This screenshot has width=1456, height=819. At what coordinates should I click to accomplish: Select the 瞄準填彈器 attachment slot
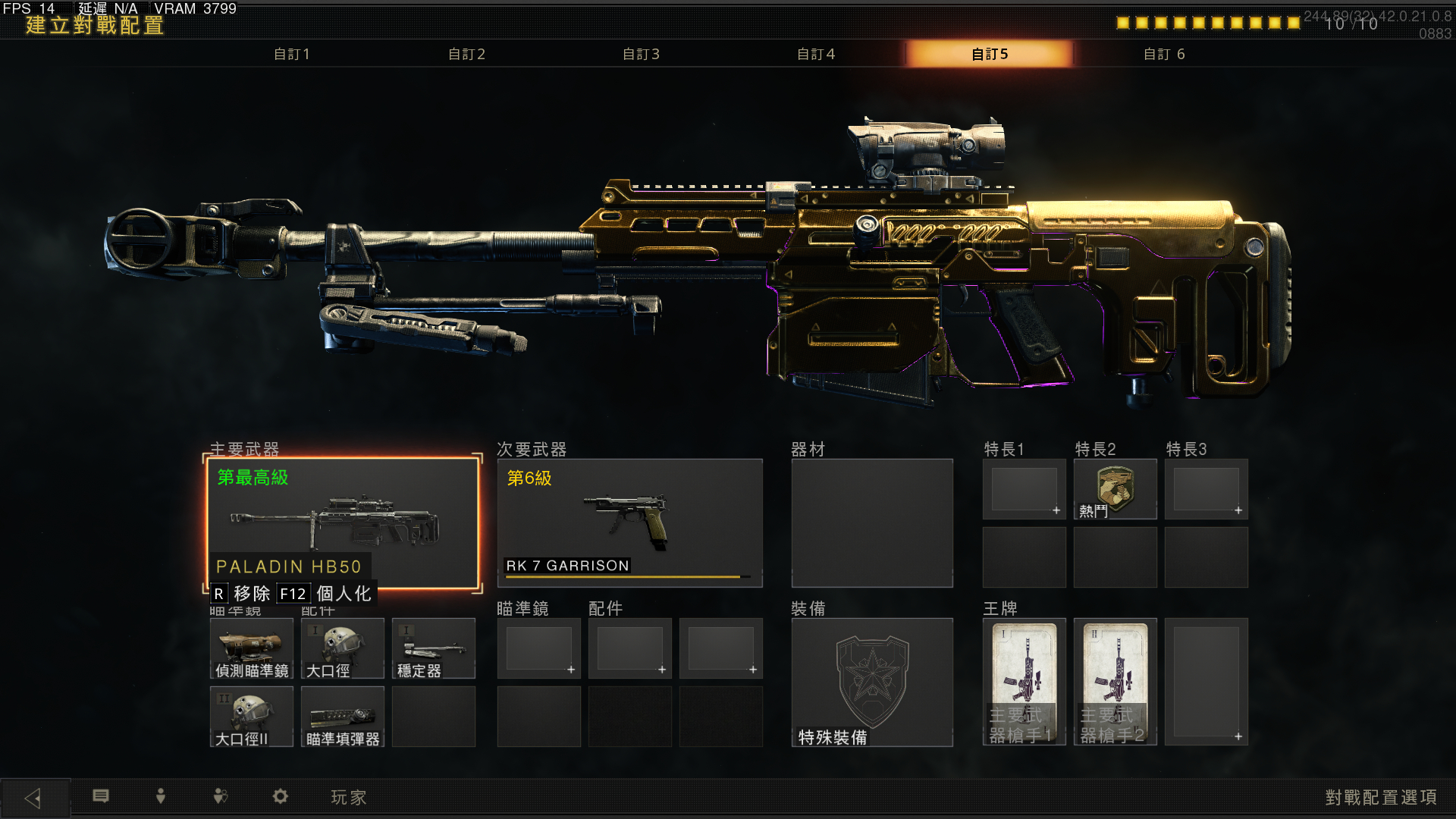coord(343,717)
